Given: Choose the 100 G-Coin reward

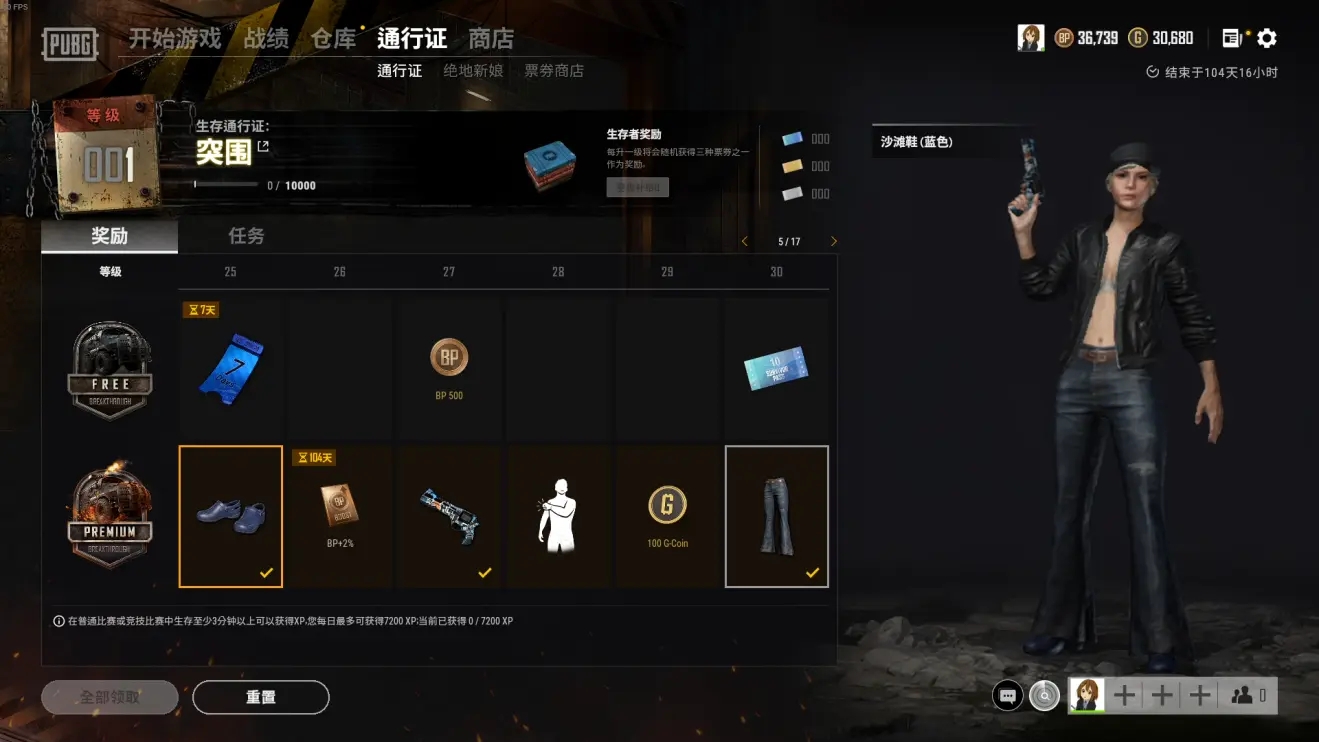Looking at the screenshot, I should coord(667,516).
